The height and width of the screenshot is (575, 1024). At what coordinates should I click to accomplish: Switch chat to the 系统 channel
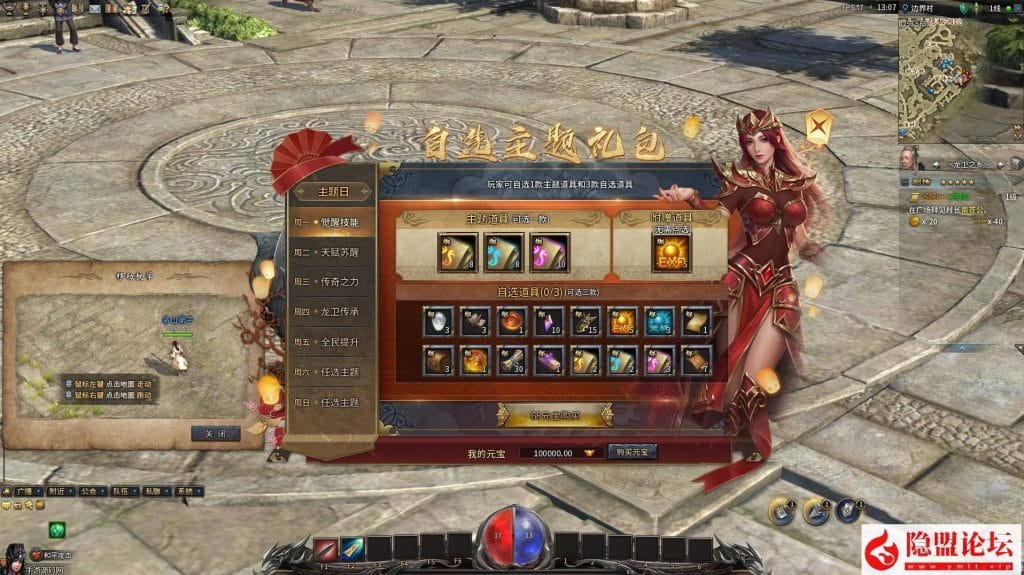tap(184, 492)
